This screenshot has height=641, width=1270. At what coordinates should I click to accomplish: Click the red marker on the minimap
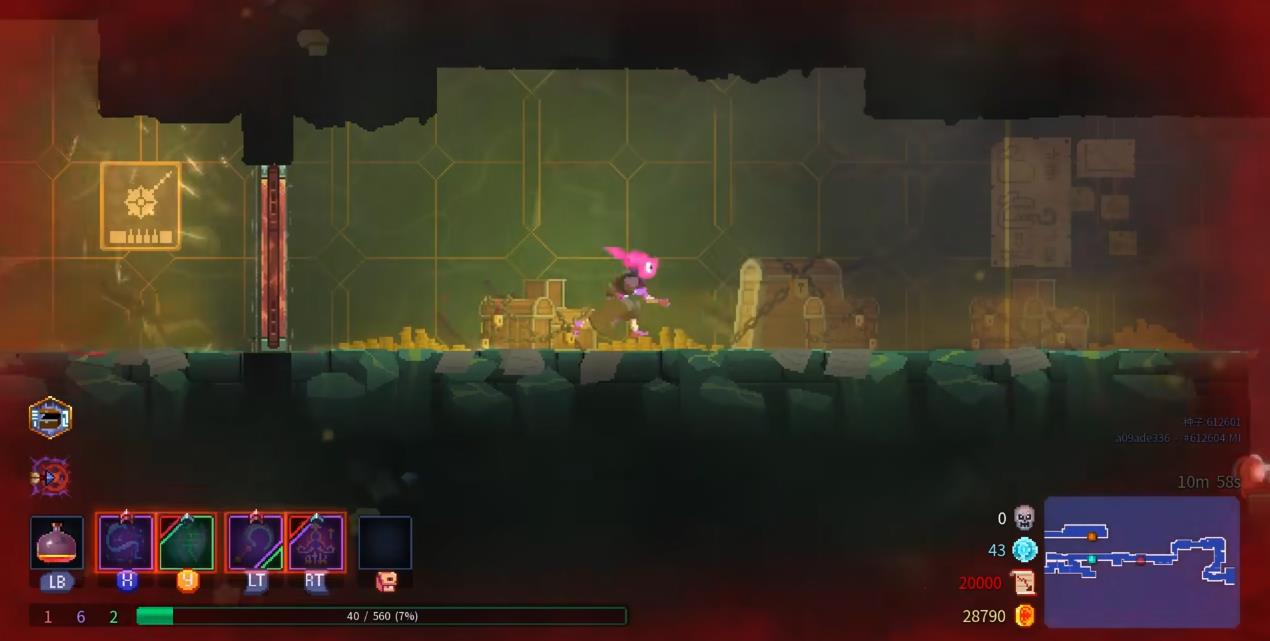[x=1141, y=560]
